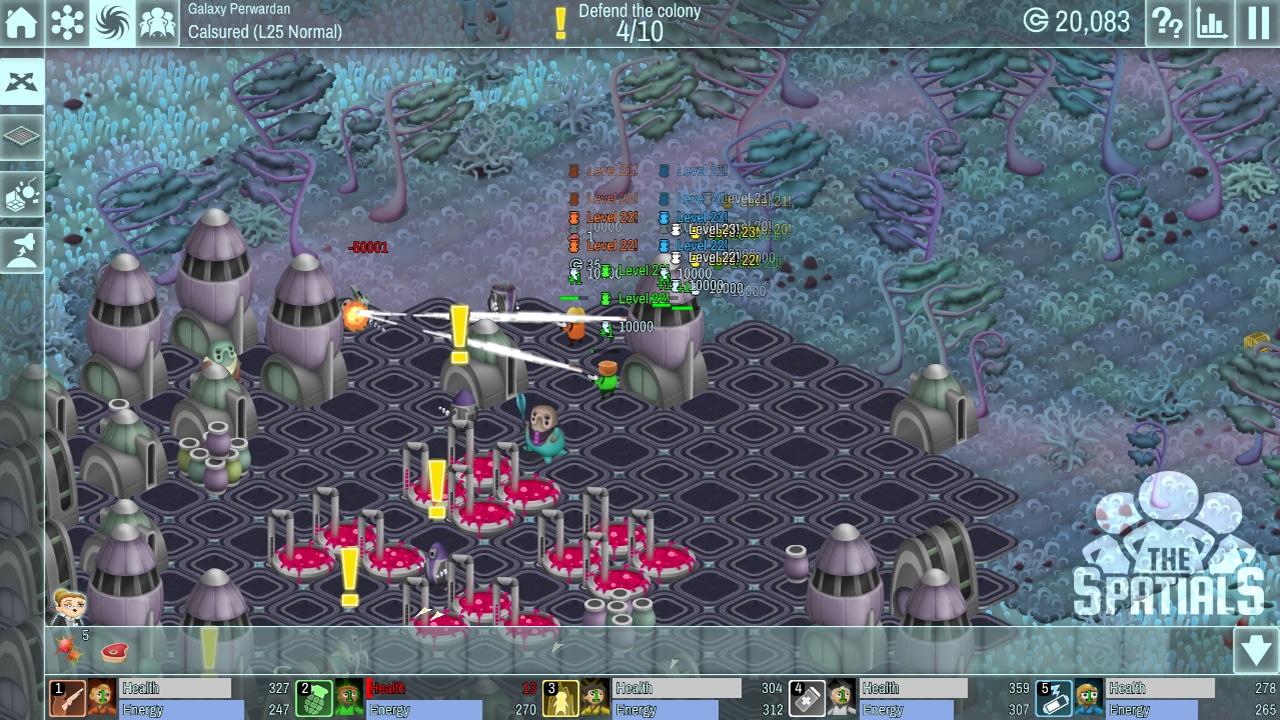1280x720 pixels.
Task: Use the raw meat item
Action: 114,652
